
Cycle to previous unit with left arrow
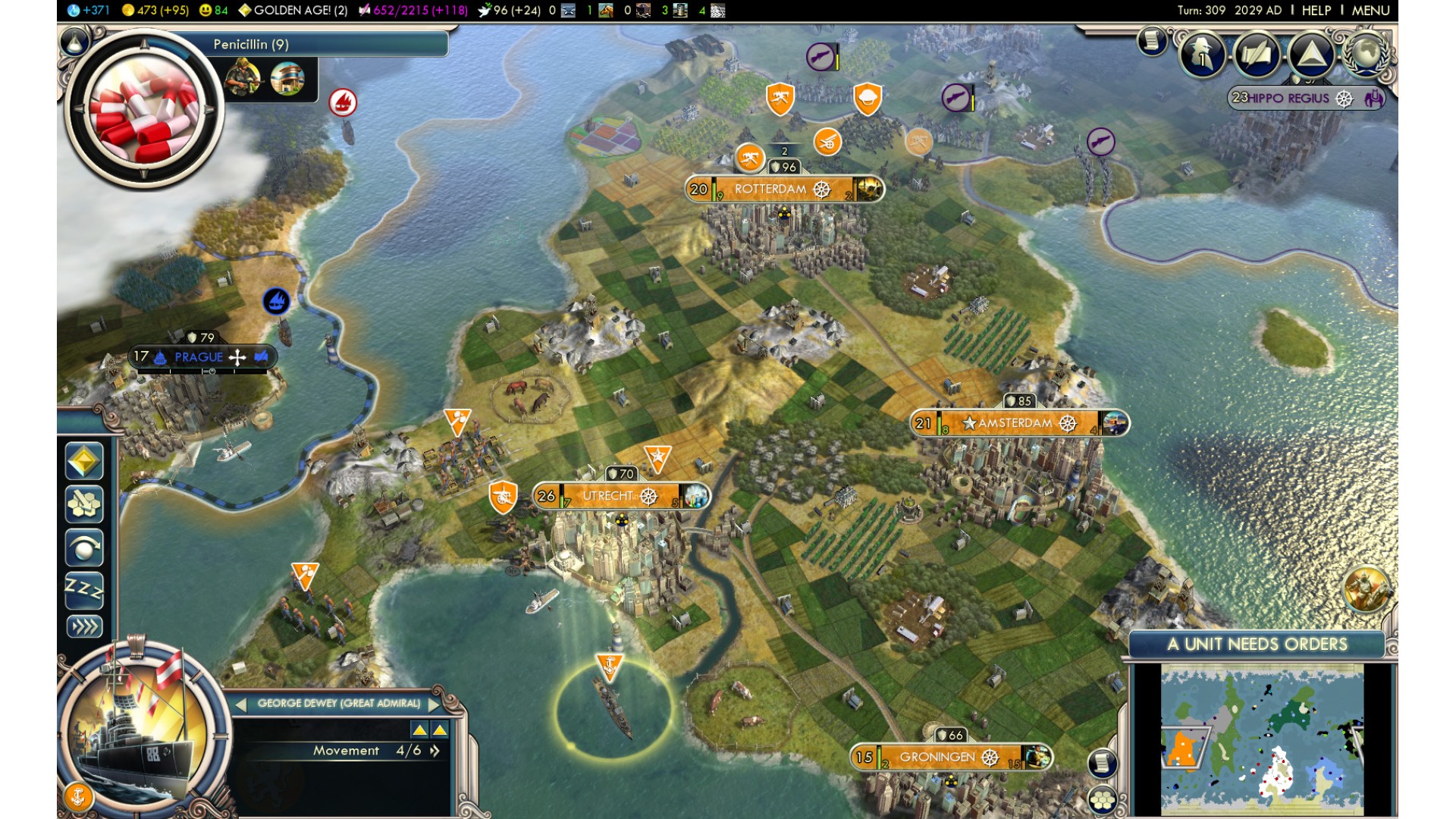241,704
